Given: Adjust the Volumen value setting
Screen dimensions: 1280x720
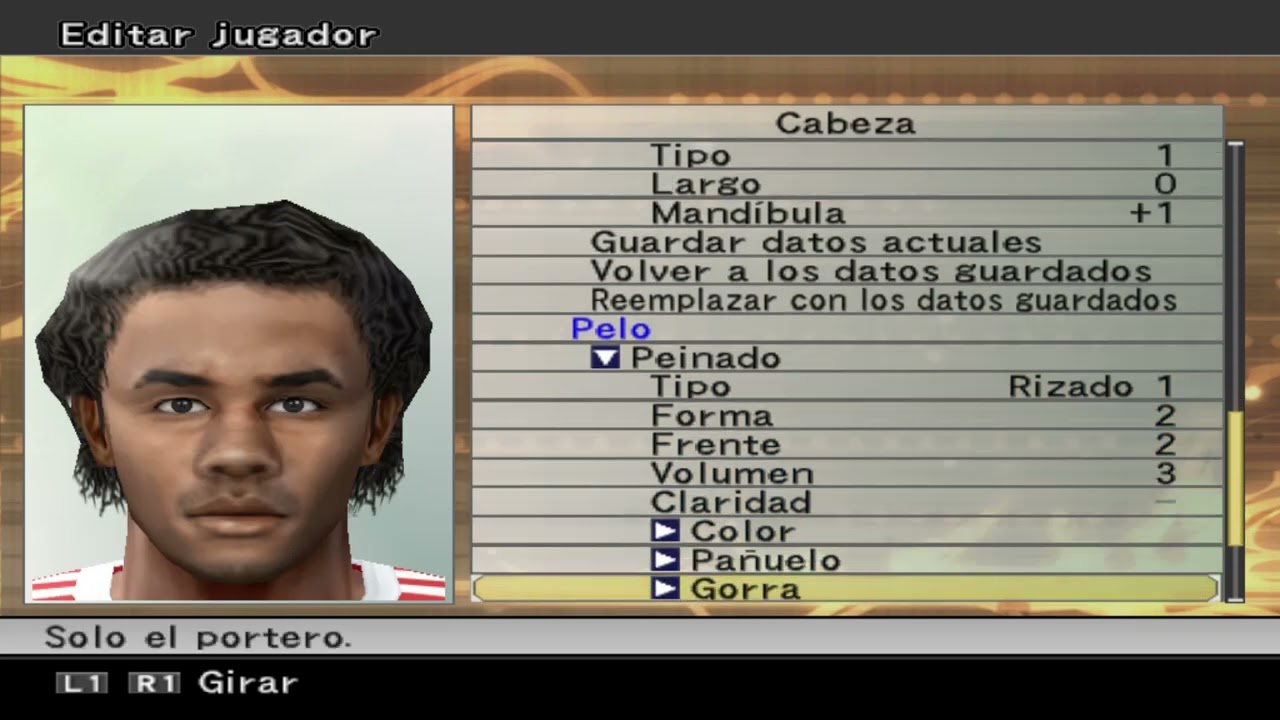Looking at the screenshot, I should pos(745,472).
